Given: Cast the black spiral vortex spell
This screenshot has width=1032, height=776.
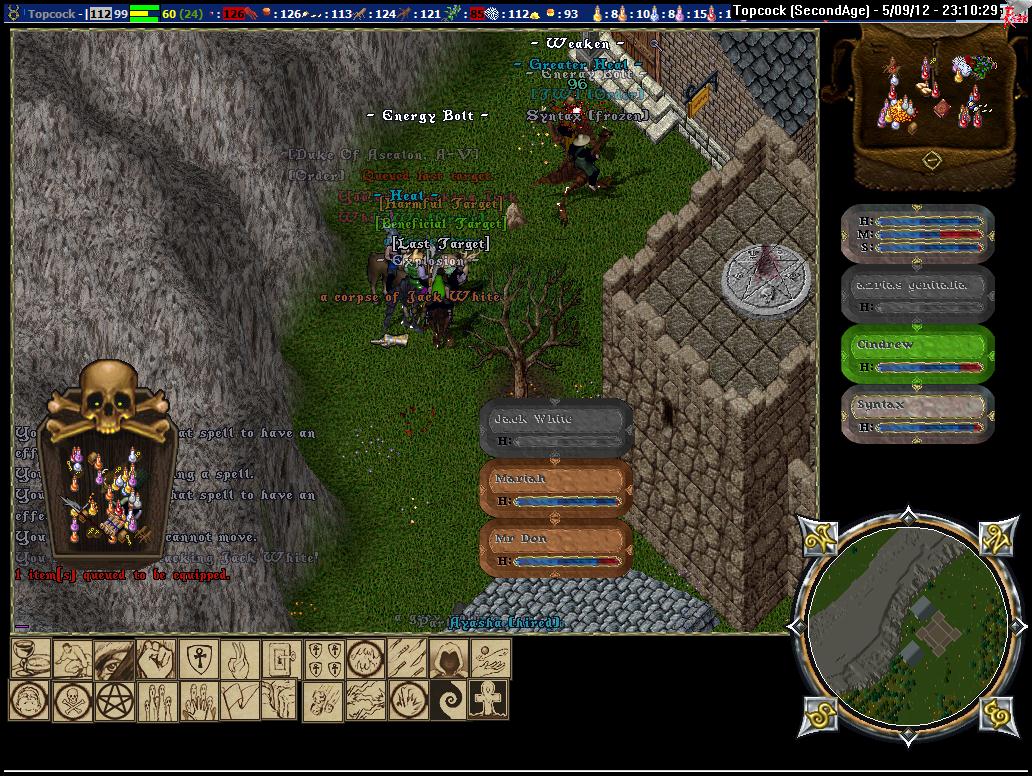Looking at the screenshot, I should [448, 700].
